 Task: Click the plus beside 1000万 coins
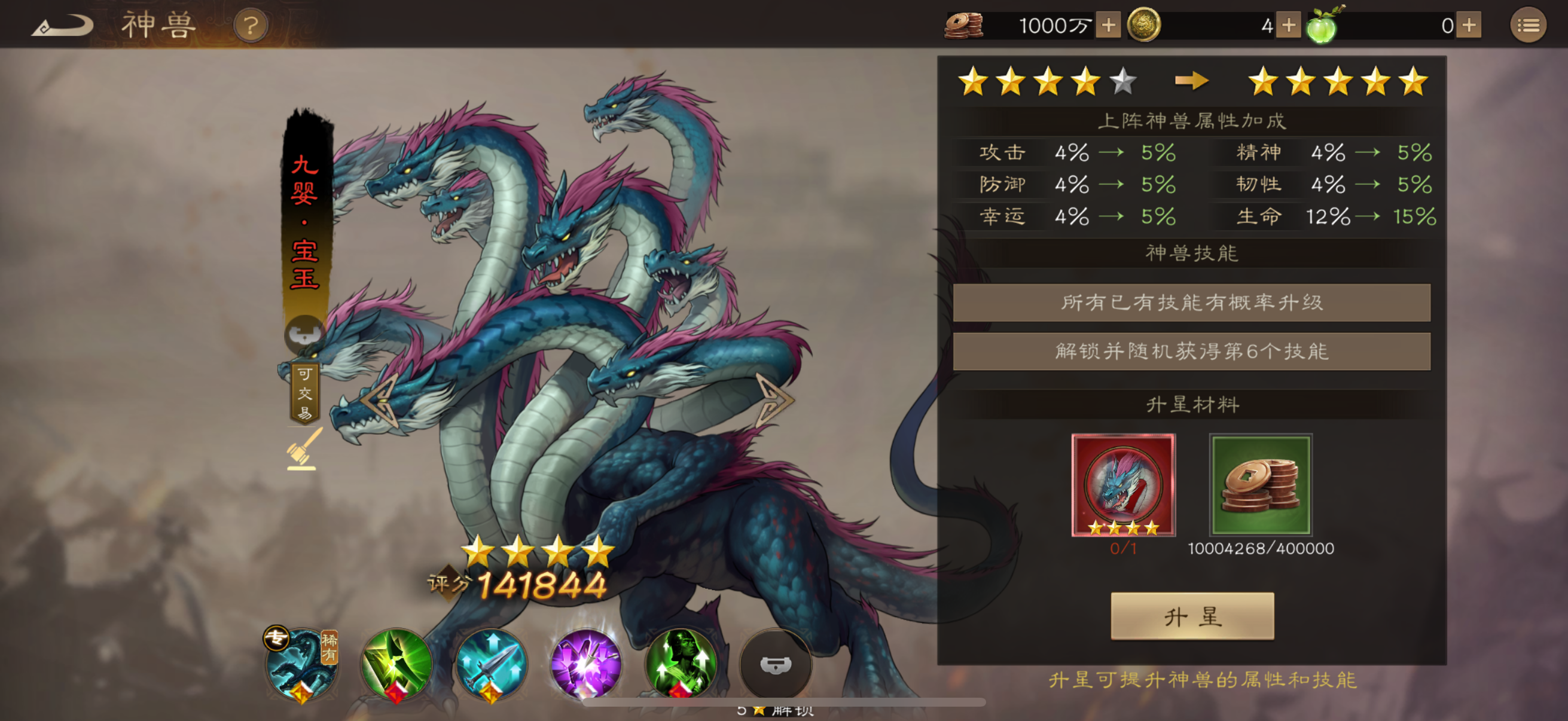[x=1109, y=26]
